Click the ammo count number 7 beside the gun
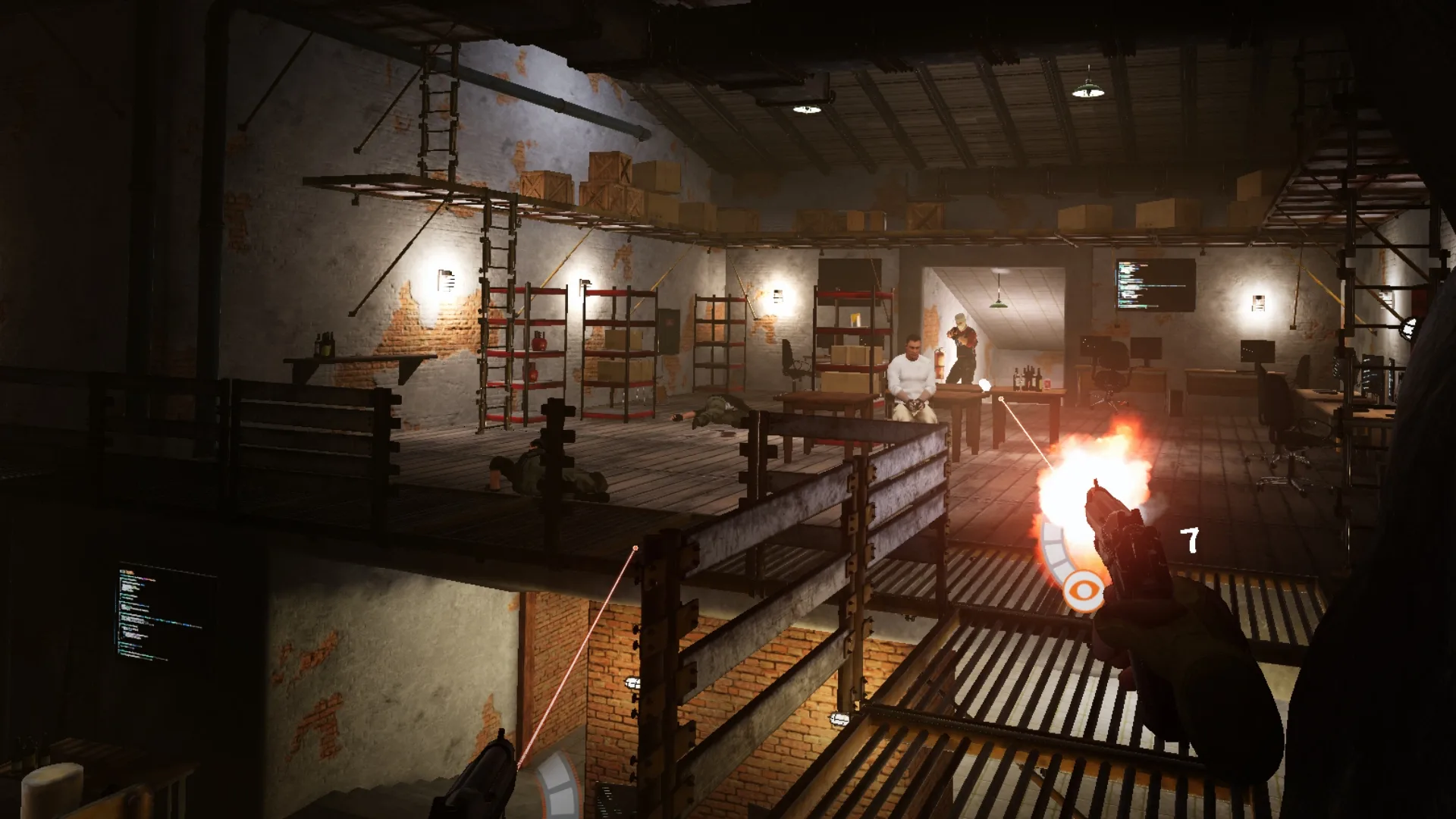The width and height of the screenshot is (1456, 819). coord(1188,540)
